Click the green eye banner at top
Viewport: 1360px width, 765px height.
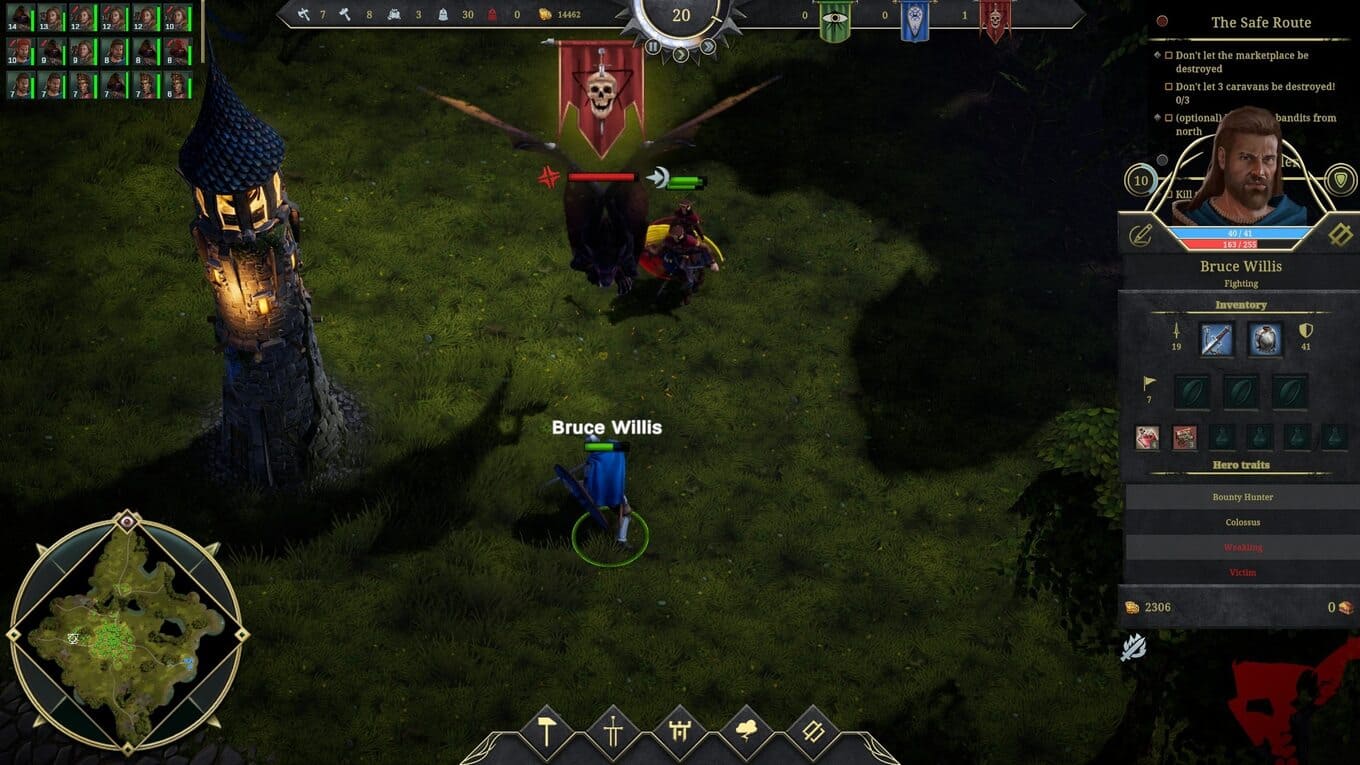834,18
